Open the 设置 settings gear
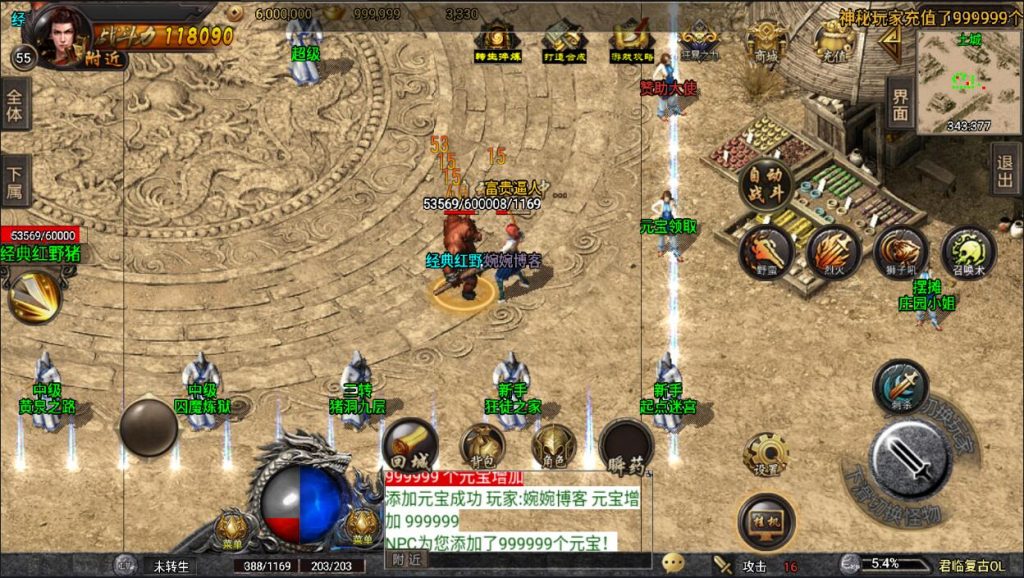 766,456
